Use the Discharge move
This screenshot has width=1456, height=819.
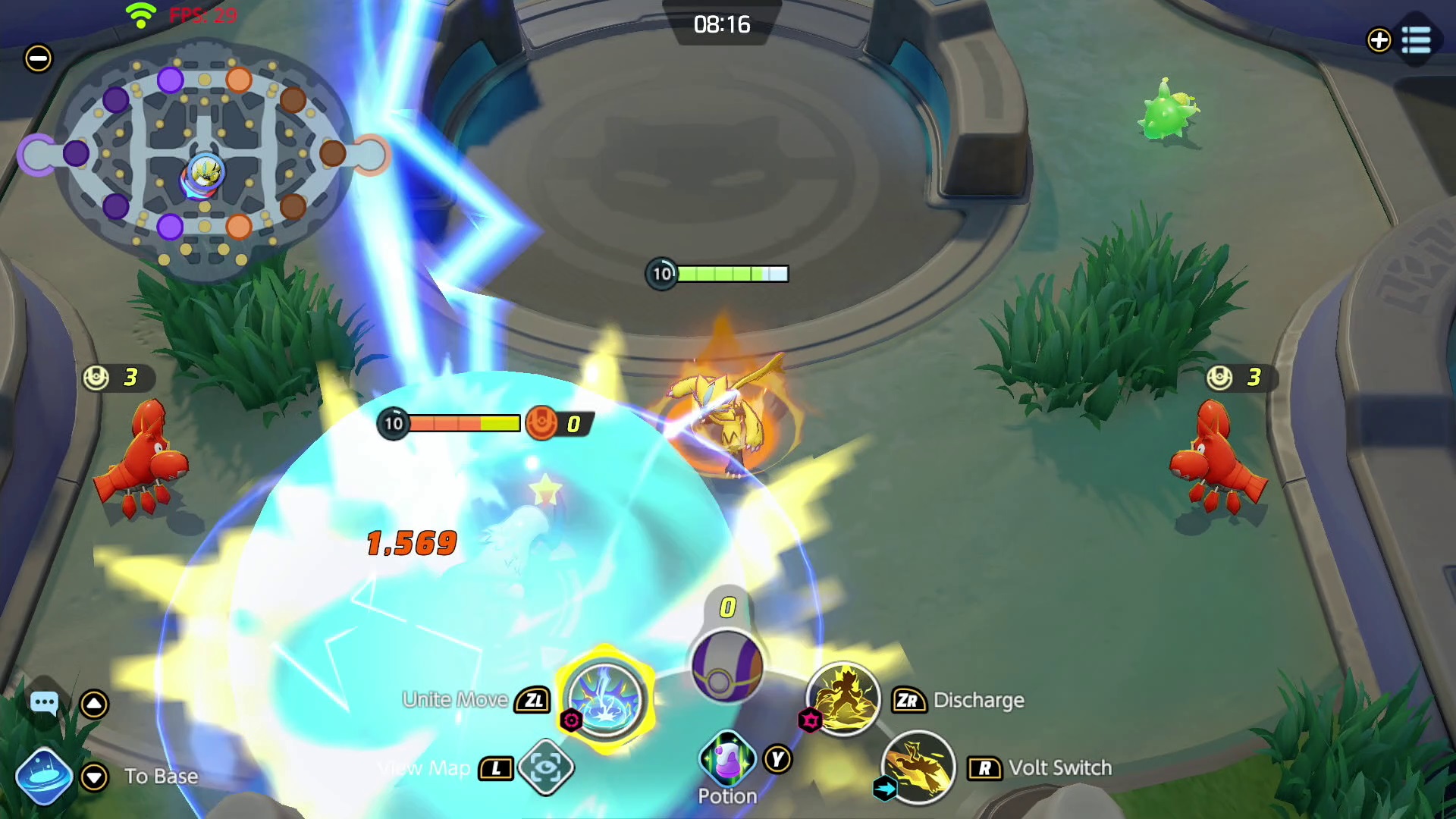[x=844, y=698]
